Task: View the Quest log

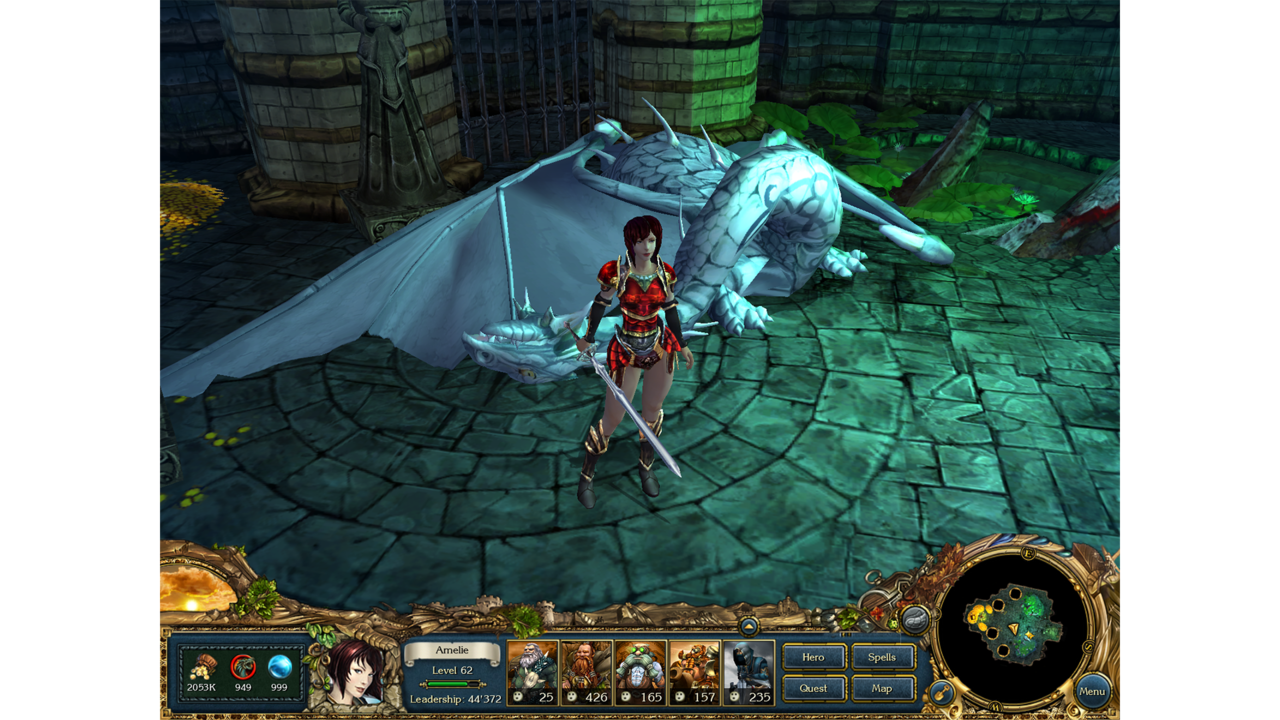Action: tap(814, 688)
